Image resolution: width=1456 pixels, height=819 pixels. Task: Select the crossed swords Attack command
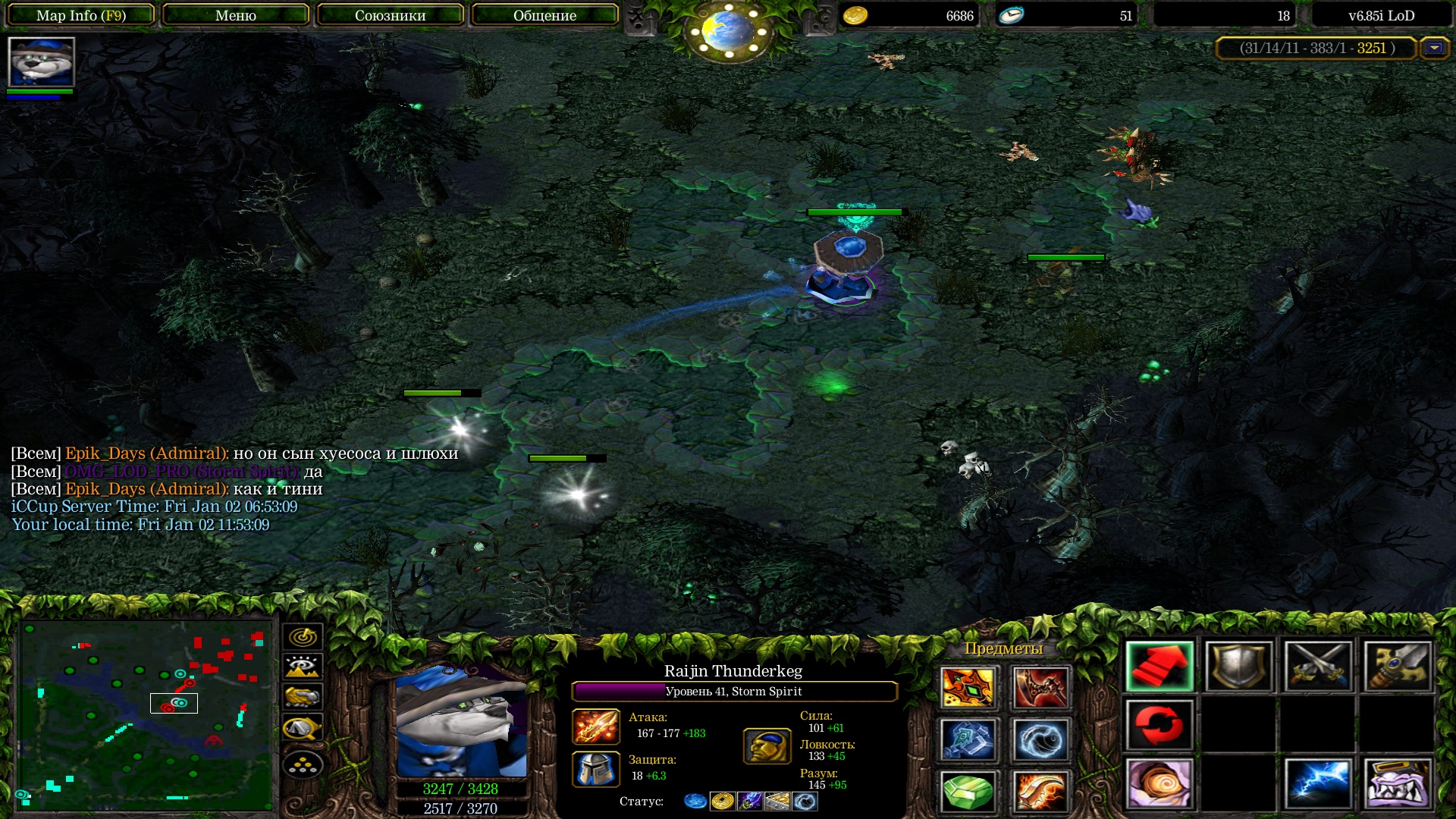(1318, 667)
